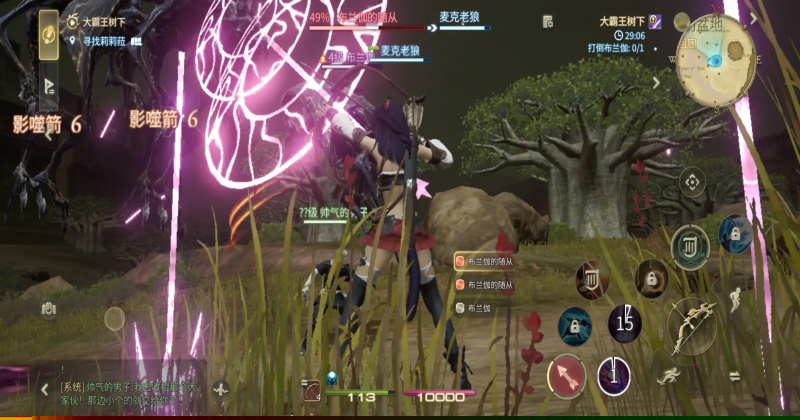This screenshot has height=420, width=800.
Task: Tap the weapon swap arrows icon
Action: point(734,376)
